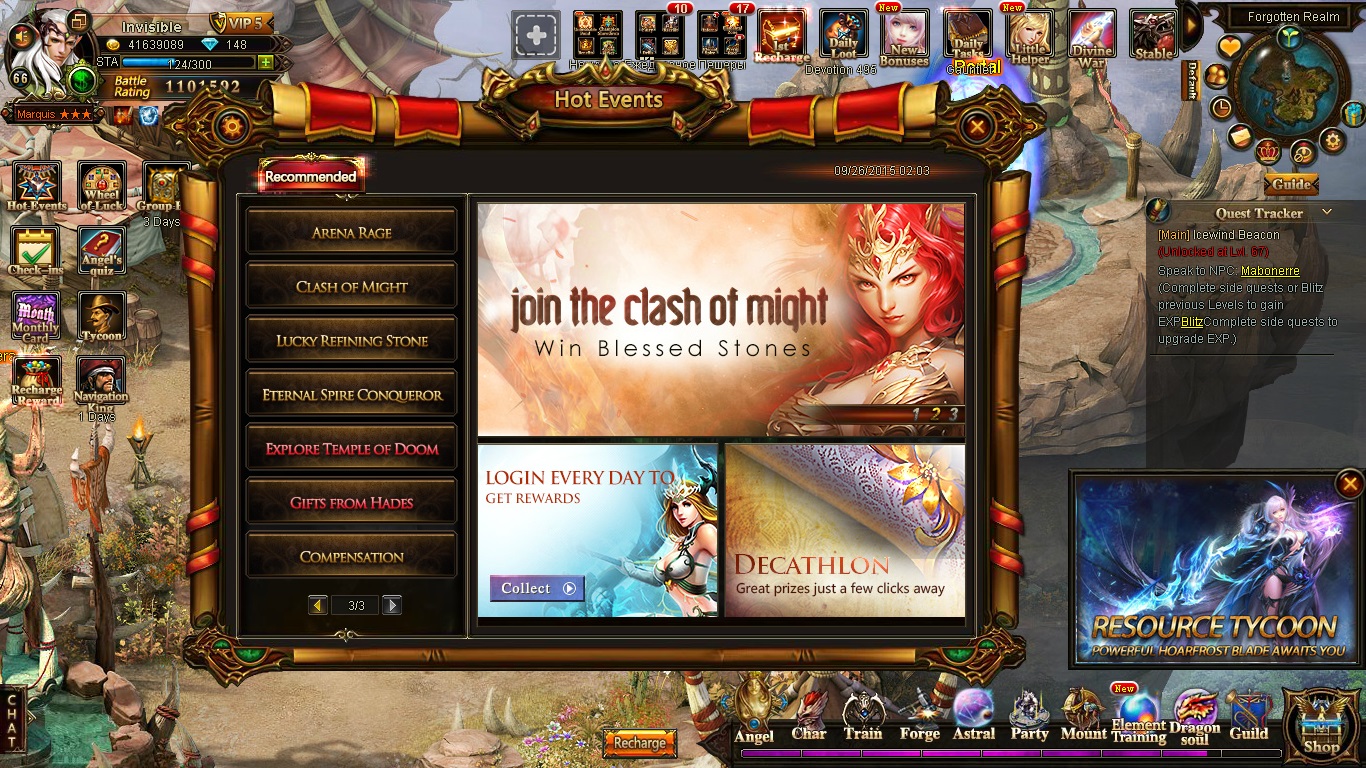Select the Arena Rage event

[x=351, y=232]
